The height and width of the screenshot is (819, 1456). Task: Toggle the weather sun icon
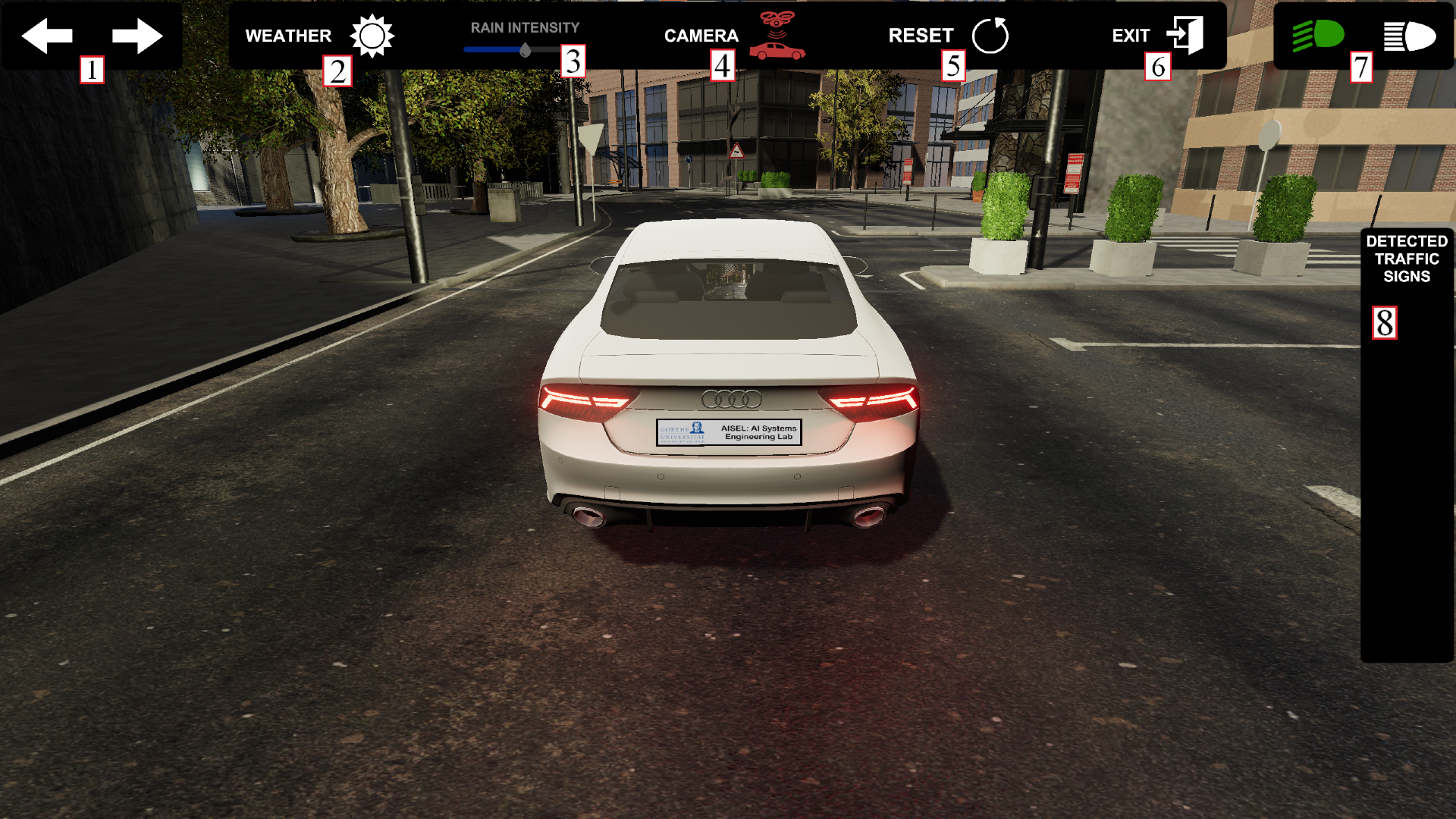(372, 36)
